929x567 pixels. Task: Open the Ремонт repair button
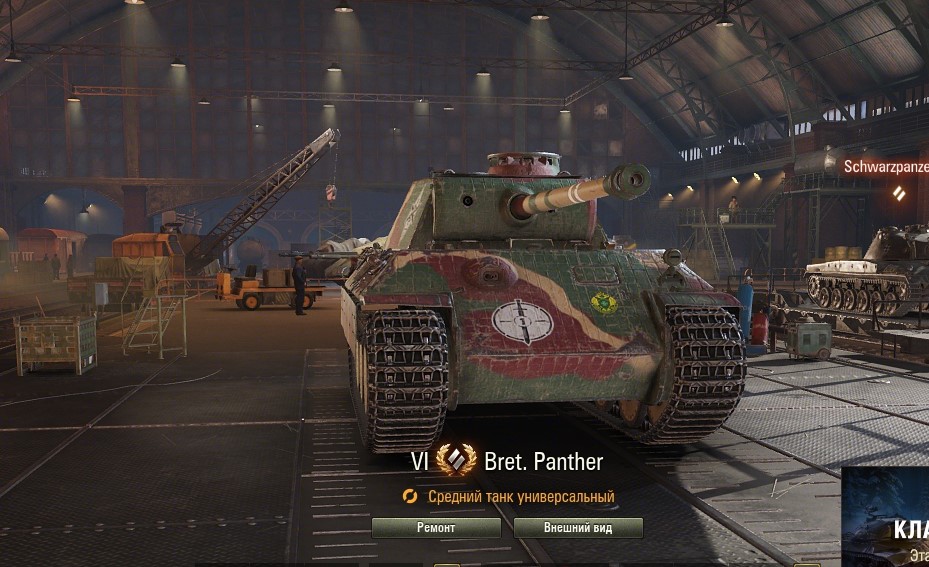436,528
